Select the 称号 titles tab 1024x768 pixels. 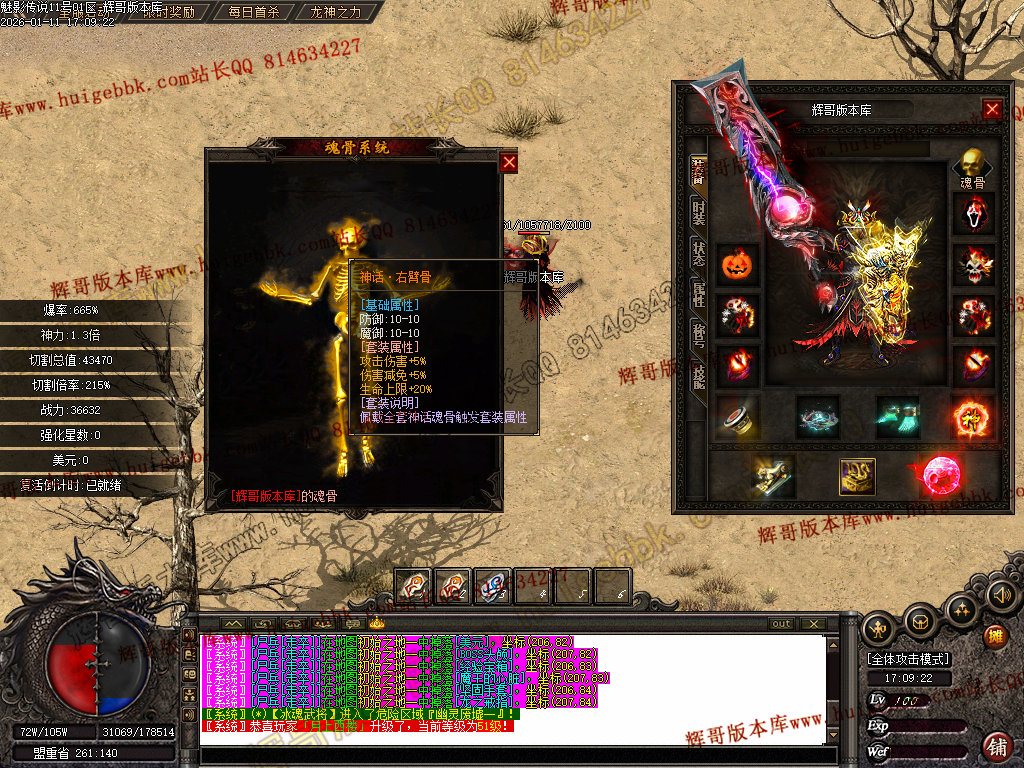coord(698,335)
